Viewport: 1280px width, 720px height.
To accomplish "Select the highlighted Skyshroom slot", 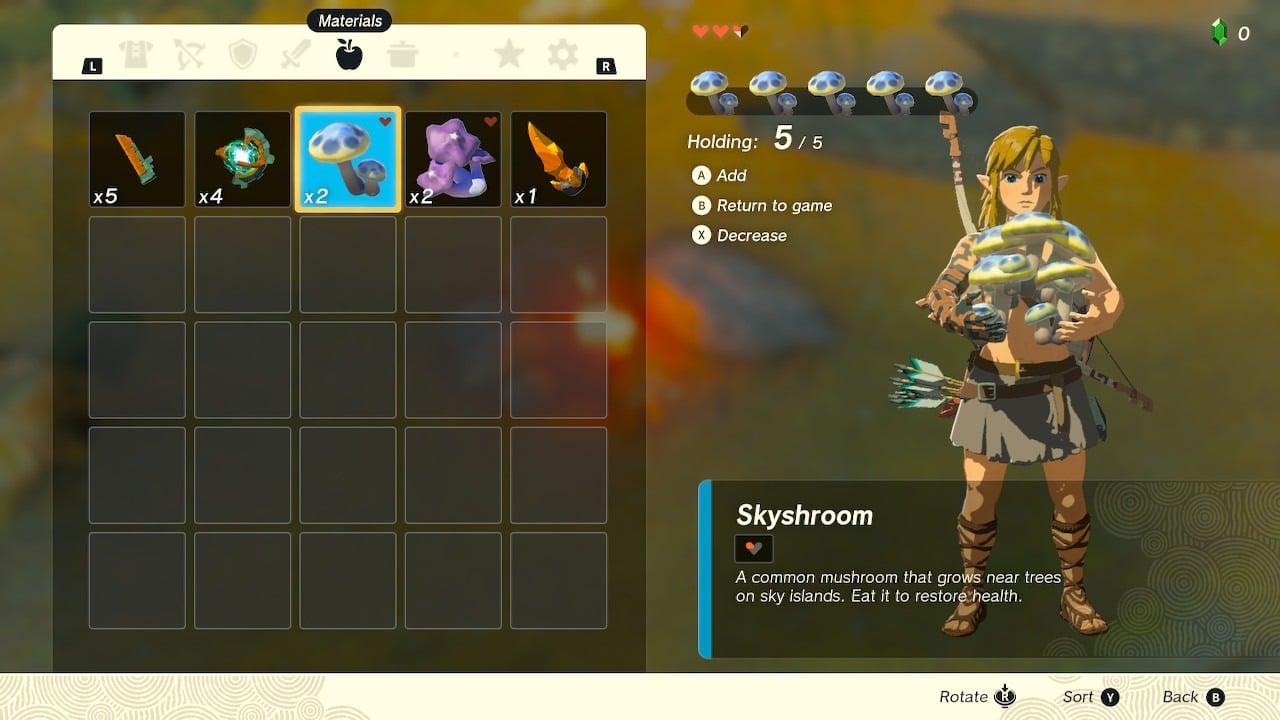I will pyautogui.click(x=348, y=160).
